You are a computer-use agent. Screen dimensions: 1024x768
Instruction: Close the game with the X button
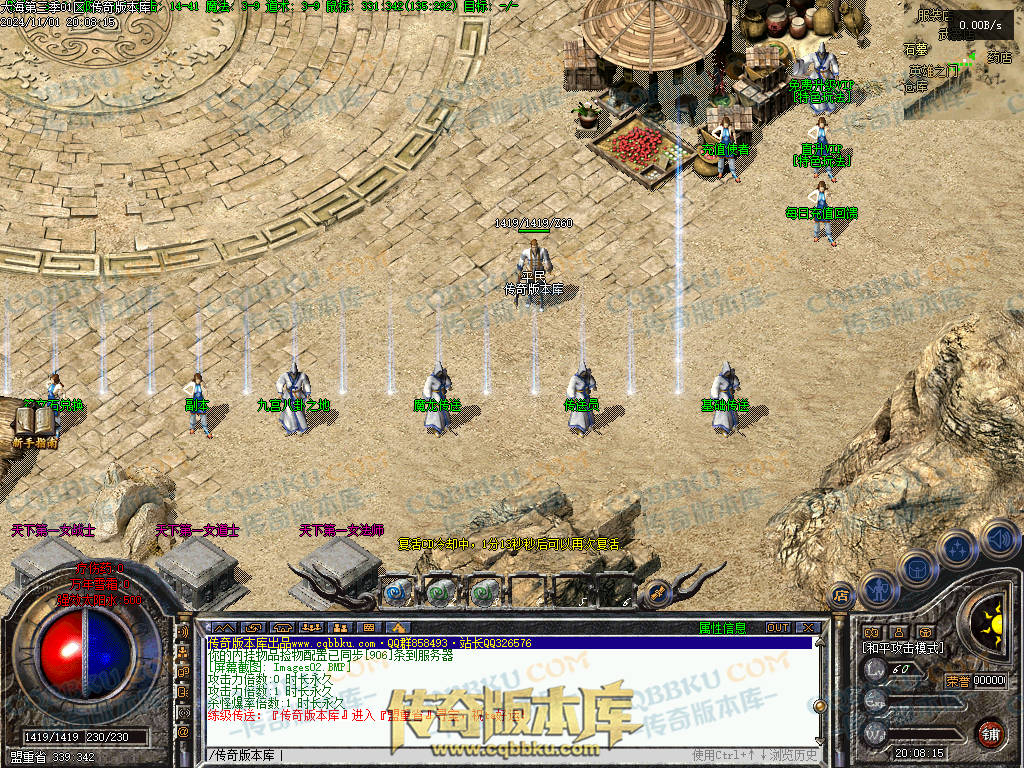click(807, 628)
